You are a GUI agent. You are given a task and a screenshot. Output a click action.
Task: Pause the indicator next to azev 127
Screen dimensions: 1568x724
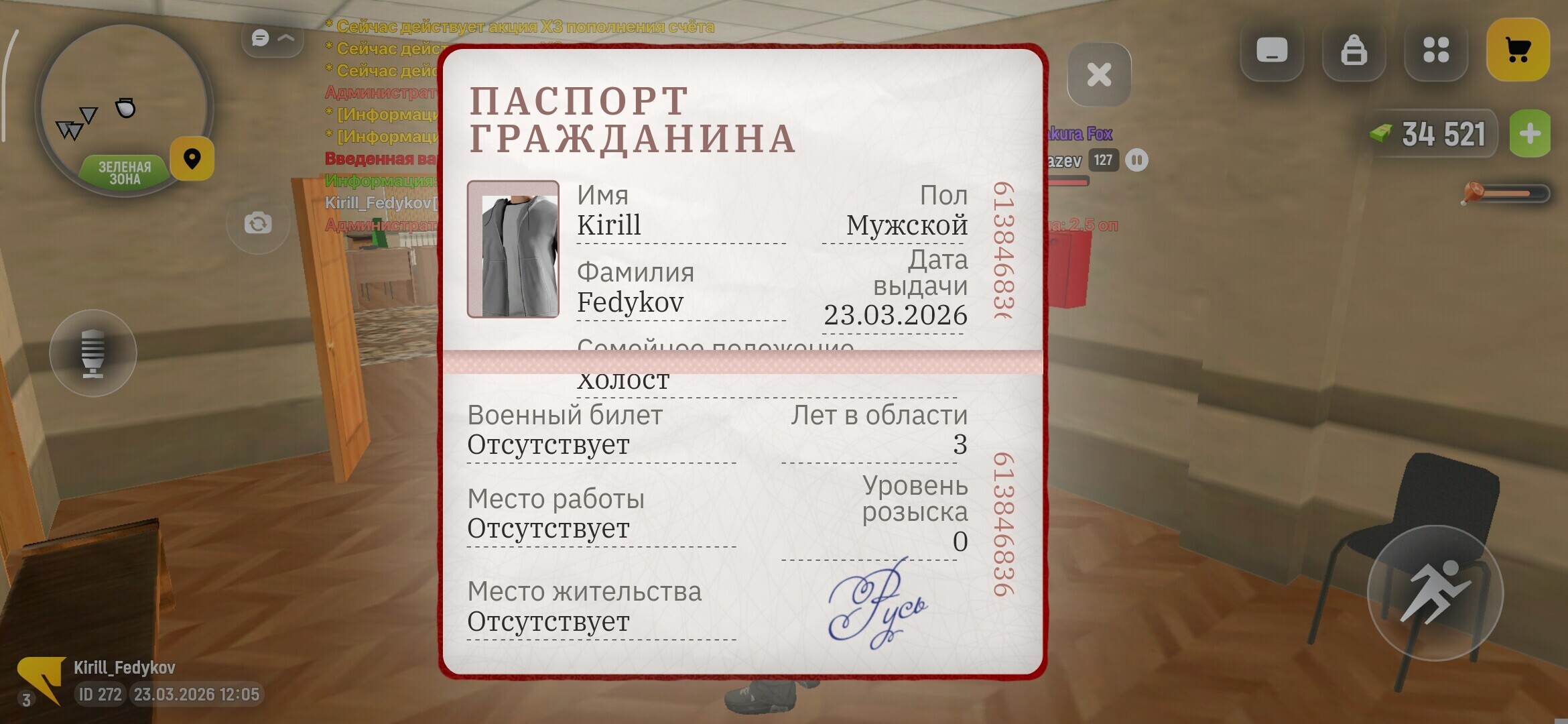tap(1137, 160)
